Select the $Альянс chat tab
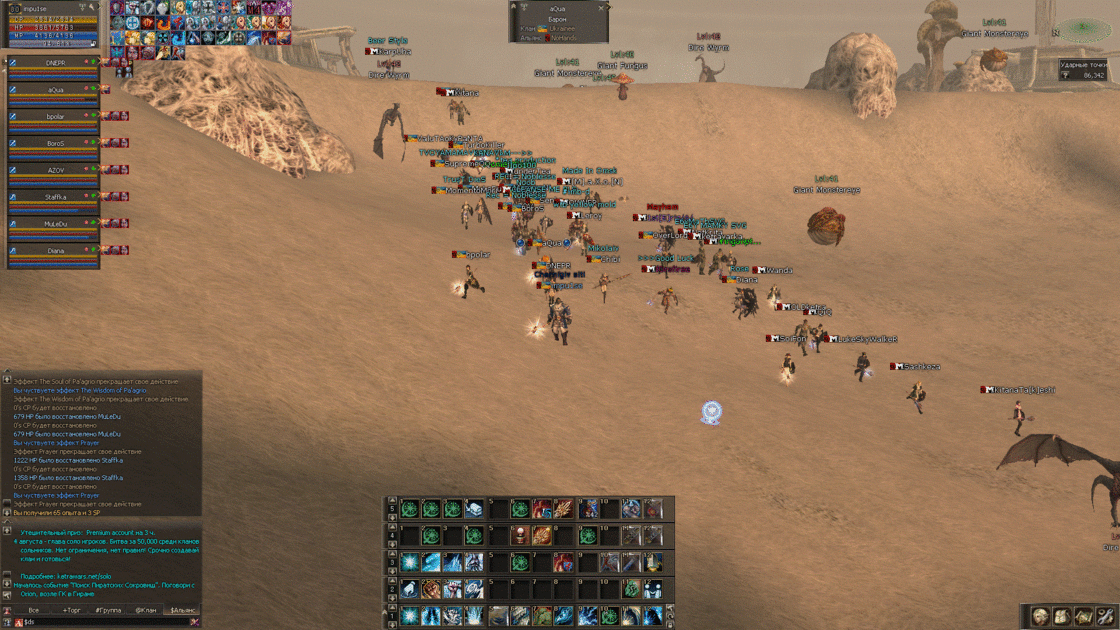1120x630 pixels. pos(183,610)
